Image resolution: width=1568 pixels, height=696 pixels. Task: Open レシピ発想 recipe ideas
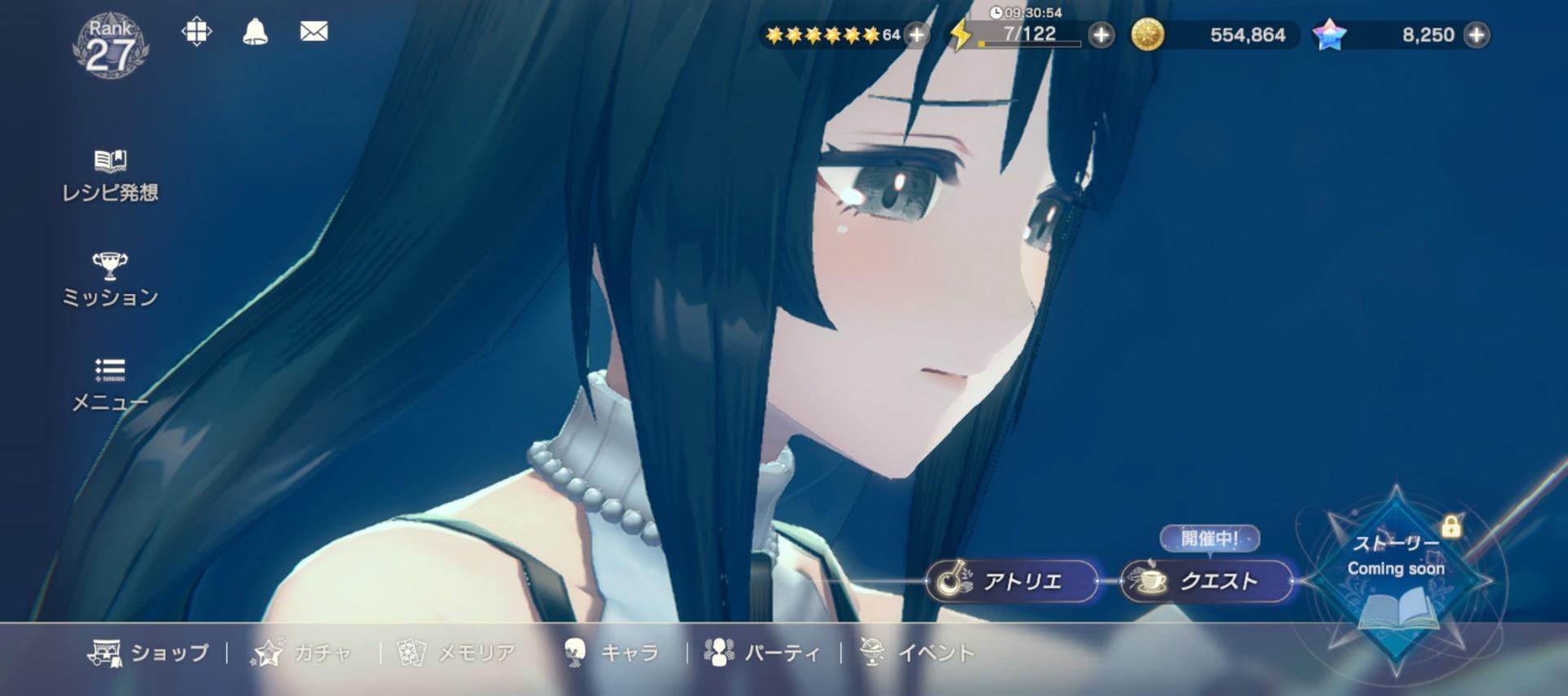110,176
